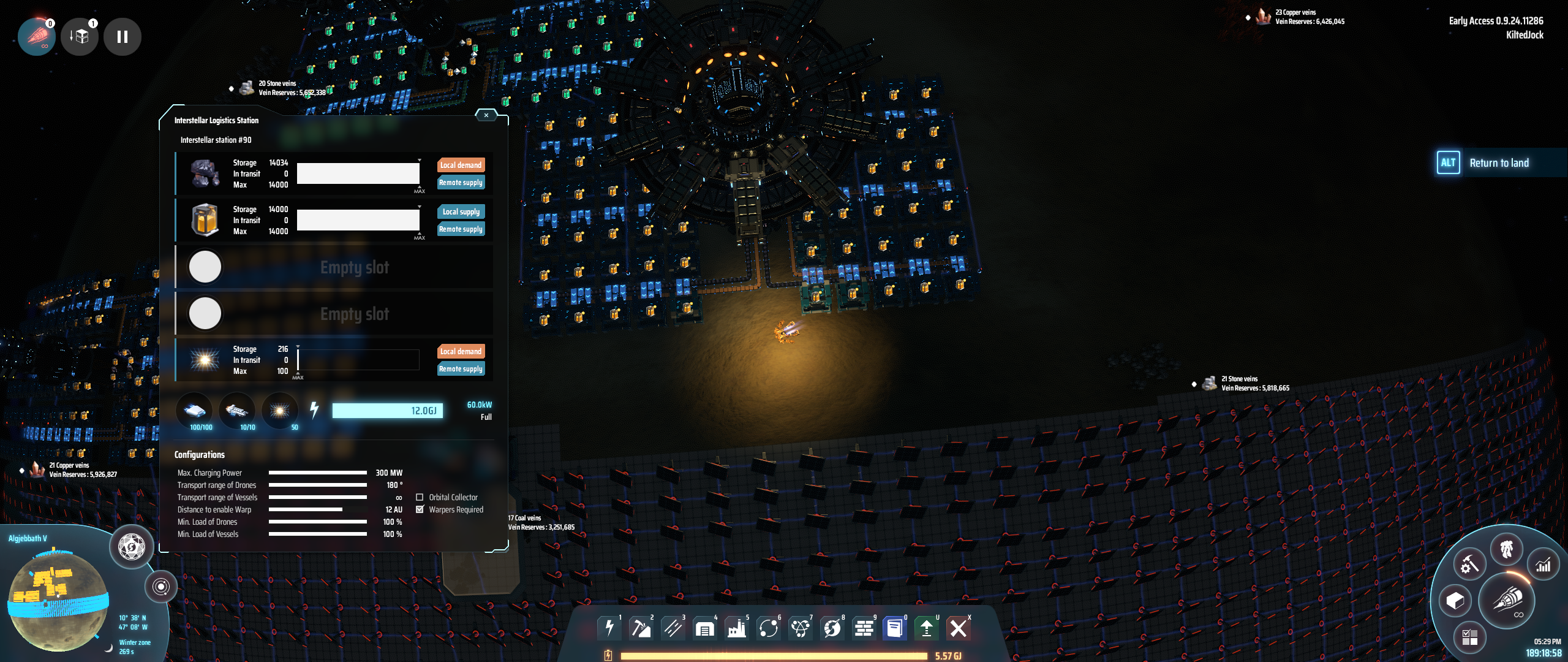Toggle the Orbital Collector checkbox
The width and height of the screenshot is (1568, 662).
coord(420,497)
